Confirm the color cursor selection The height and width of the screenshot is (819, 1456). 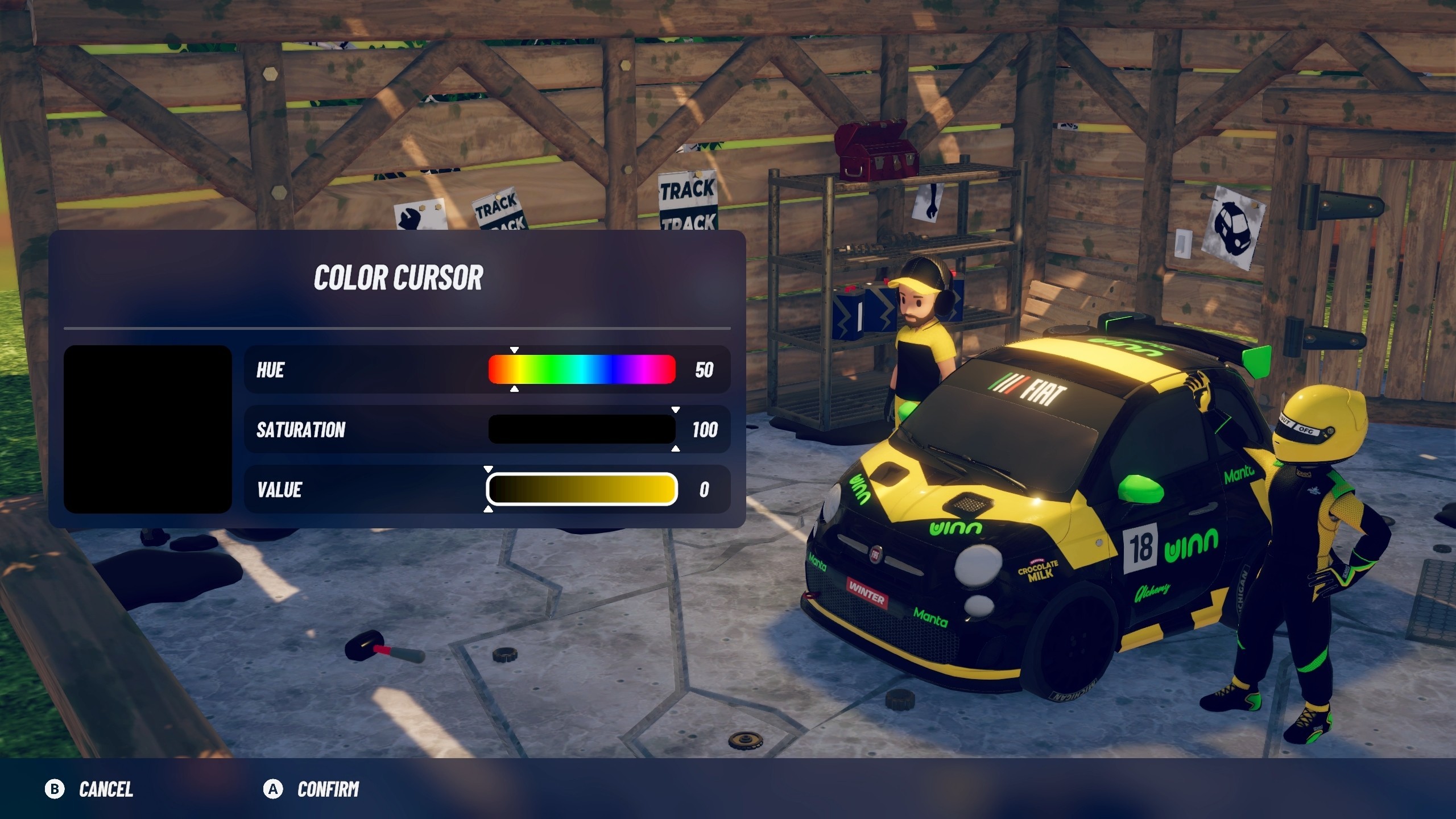point(312,789)
